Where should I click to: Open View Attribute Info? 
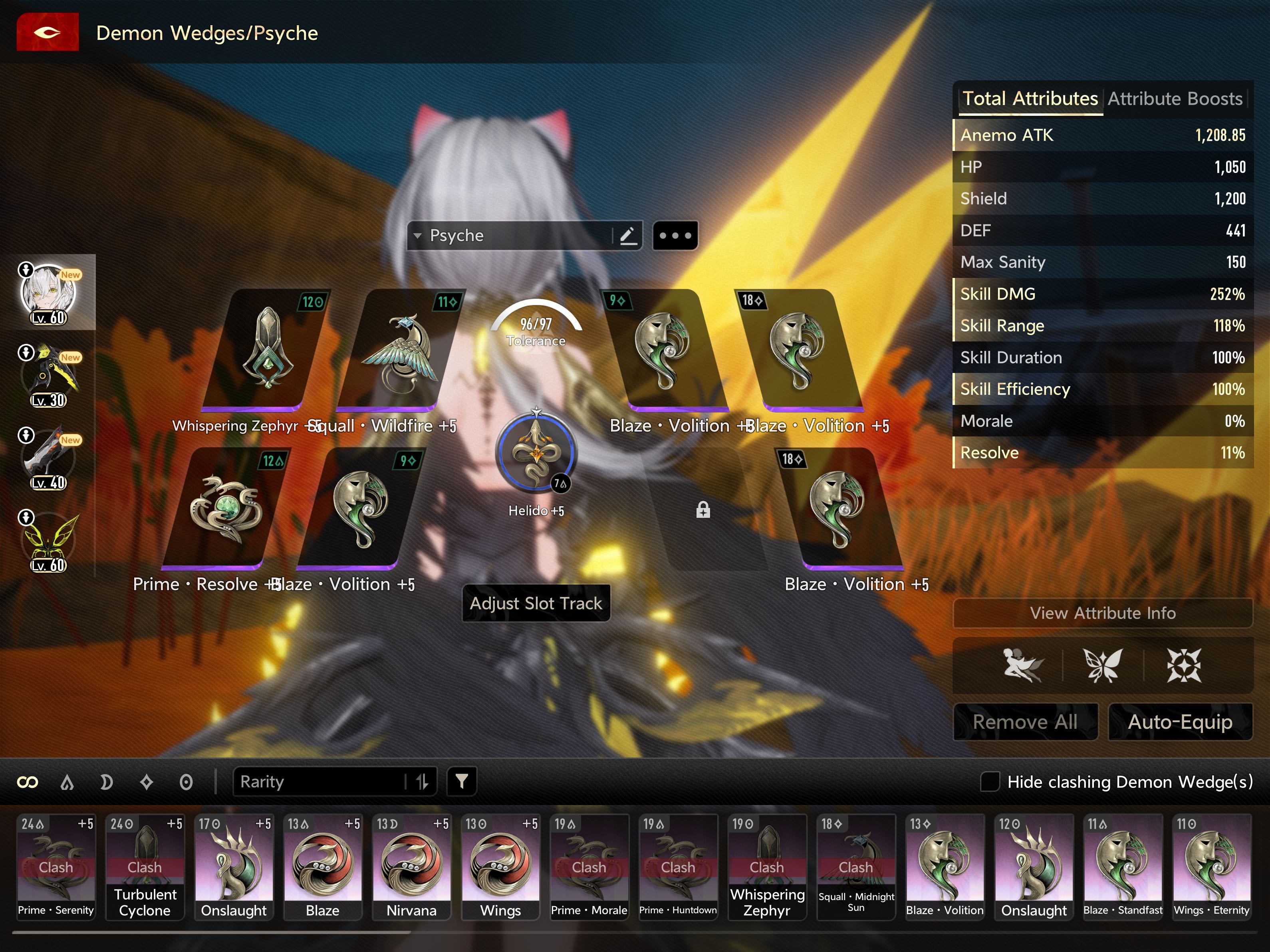(1102, 613)
